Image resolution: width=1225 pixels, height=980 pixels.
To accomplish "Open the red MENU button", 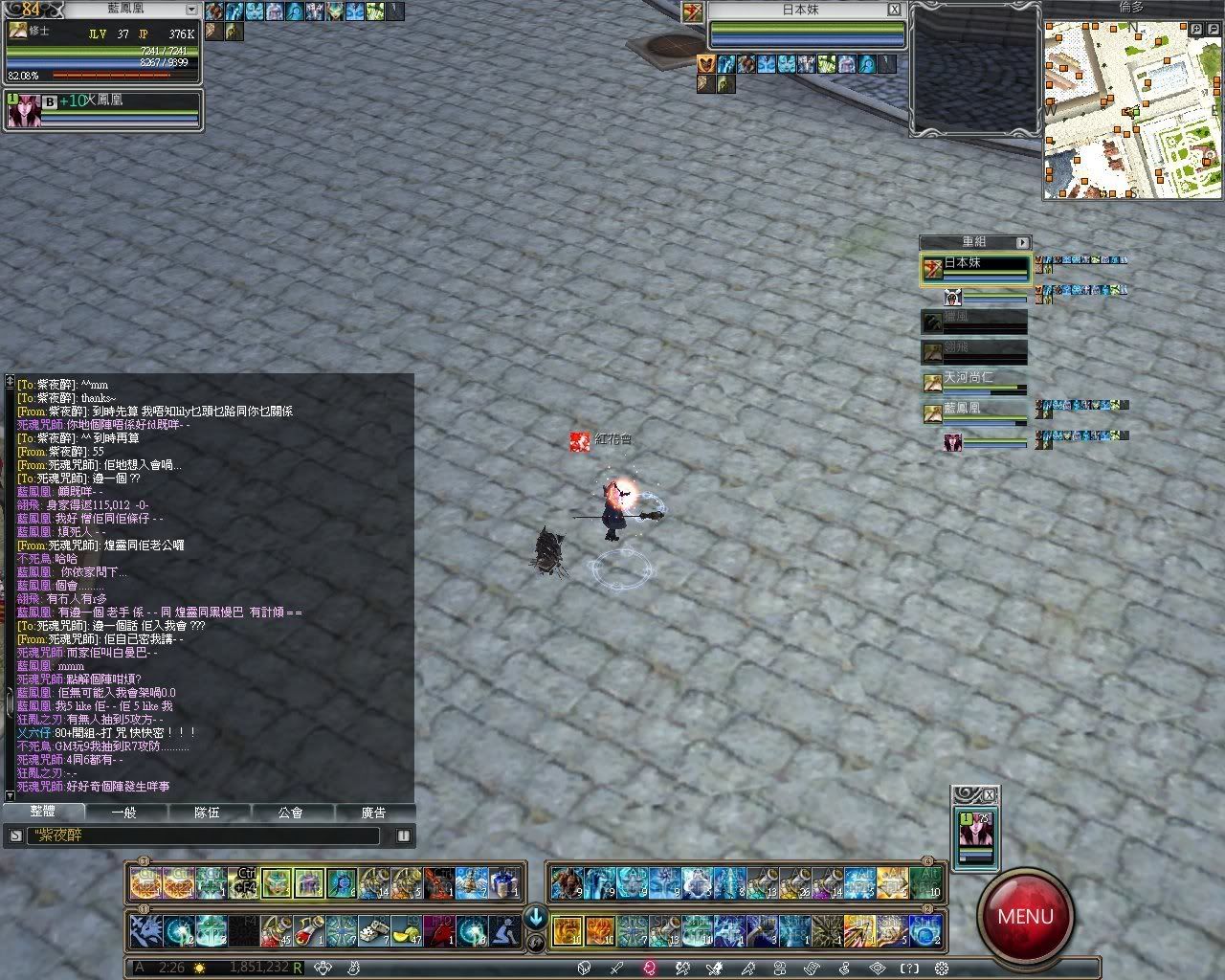I will click(x=1025, y=916).
